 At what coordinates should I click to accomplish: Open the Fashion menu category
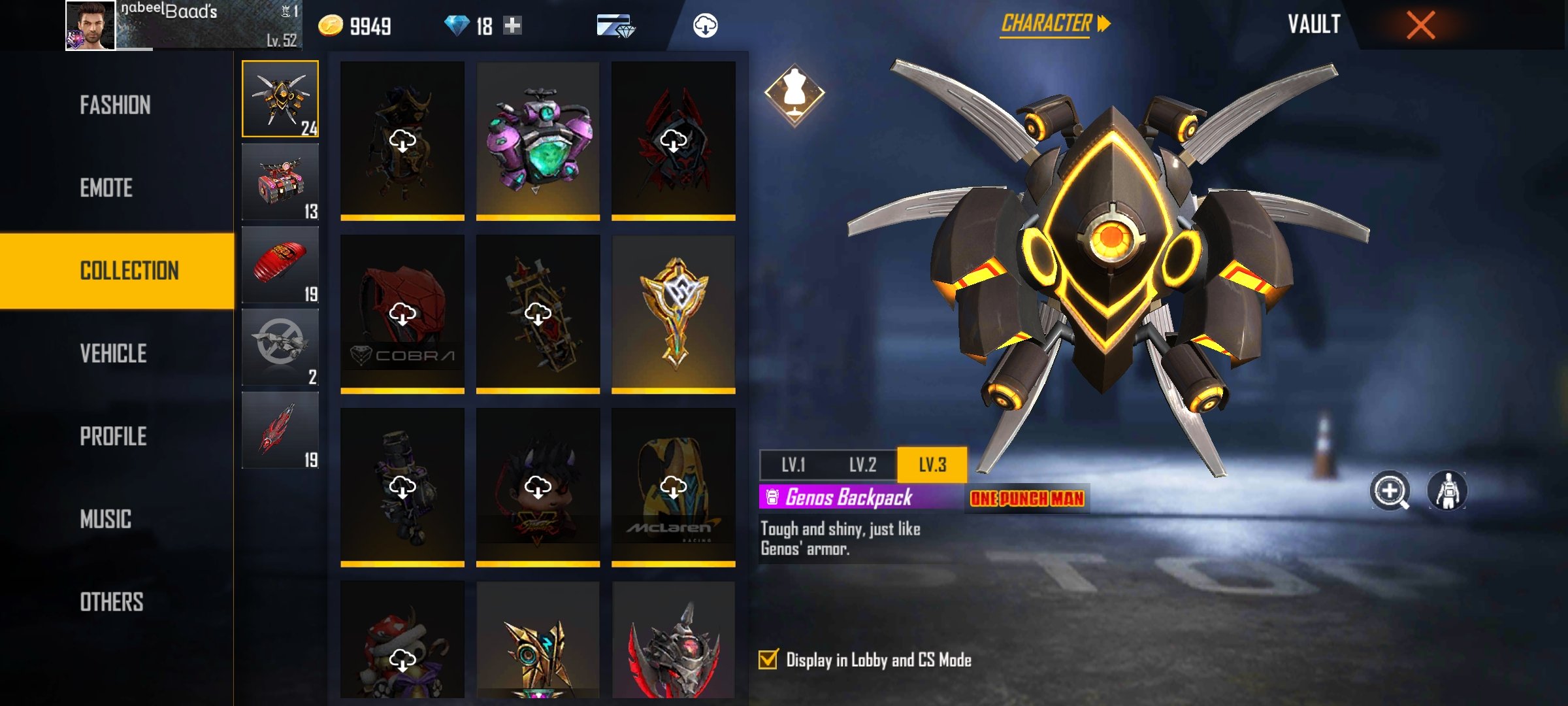(x=116, y=105)
